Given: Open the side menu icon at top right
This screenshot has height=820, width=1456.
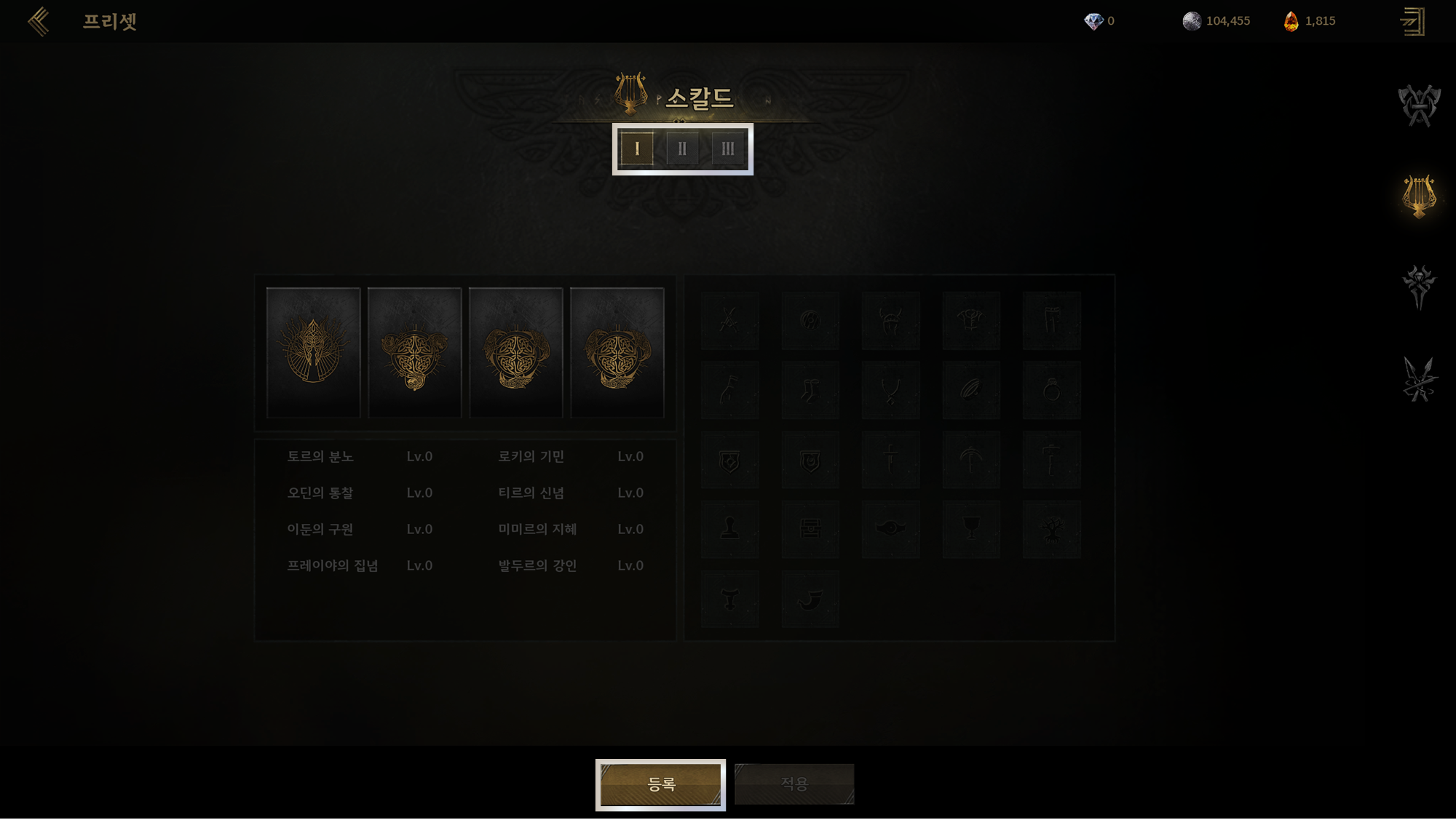Looking at the screenshot, I should (x=1412, y=21).
